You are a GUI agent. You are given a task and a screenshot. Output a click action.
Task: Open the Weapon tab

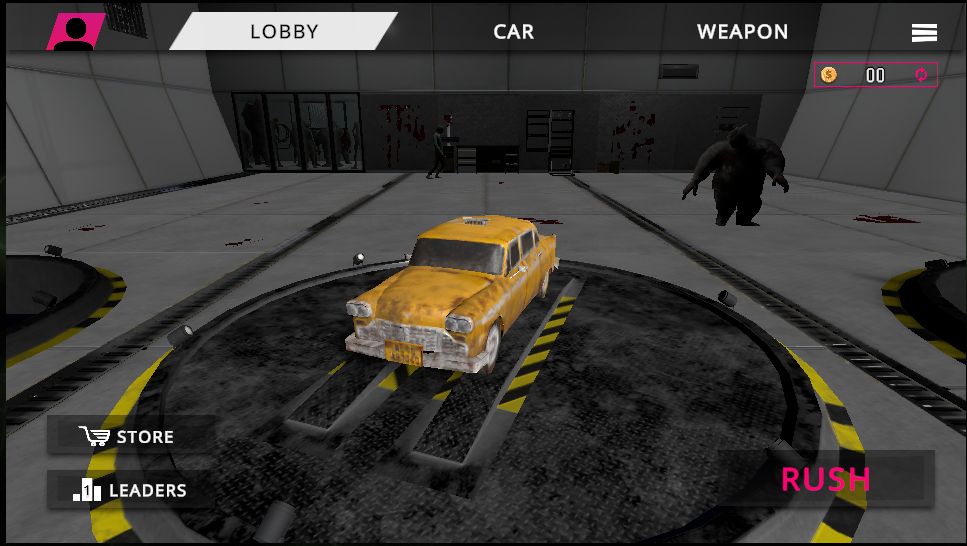coord(742,32)
